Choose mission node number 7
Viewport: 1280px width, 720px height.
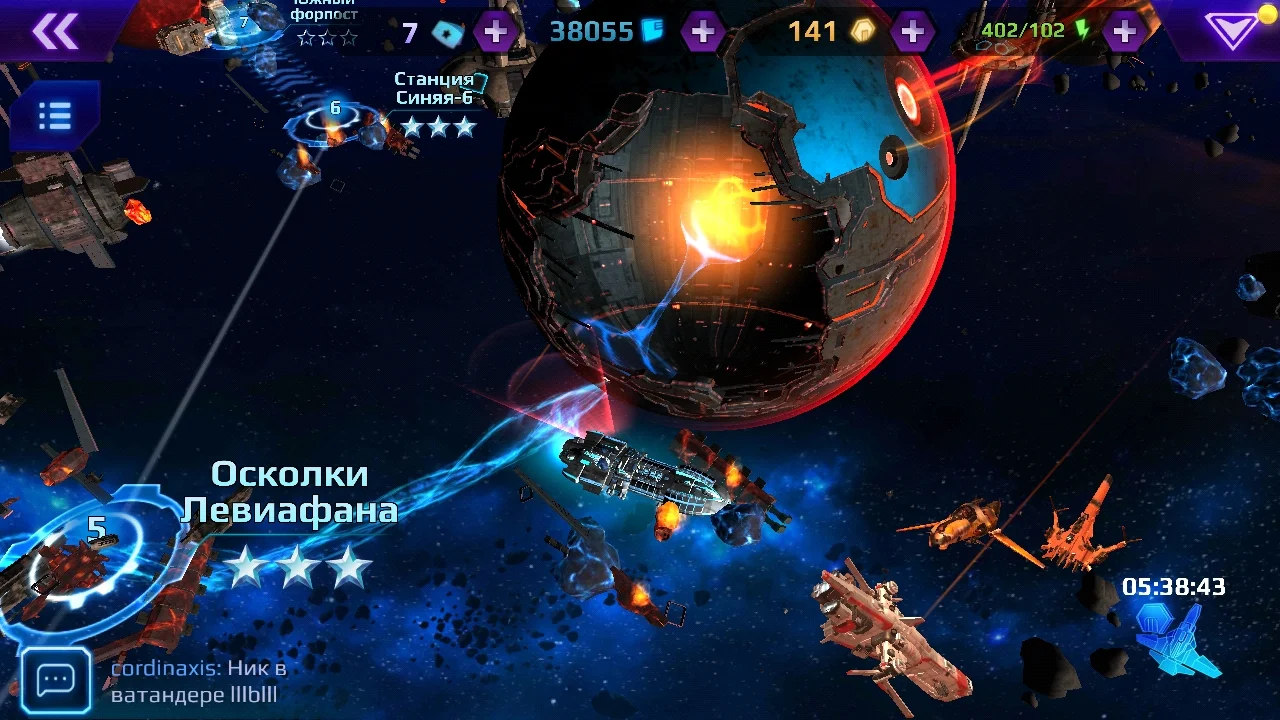tap(243, 24)
